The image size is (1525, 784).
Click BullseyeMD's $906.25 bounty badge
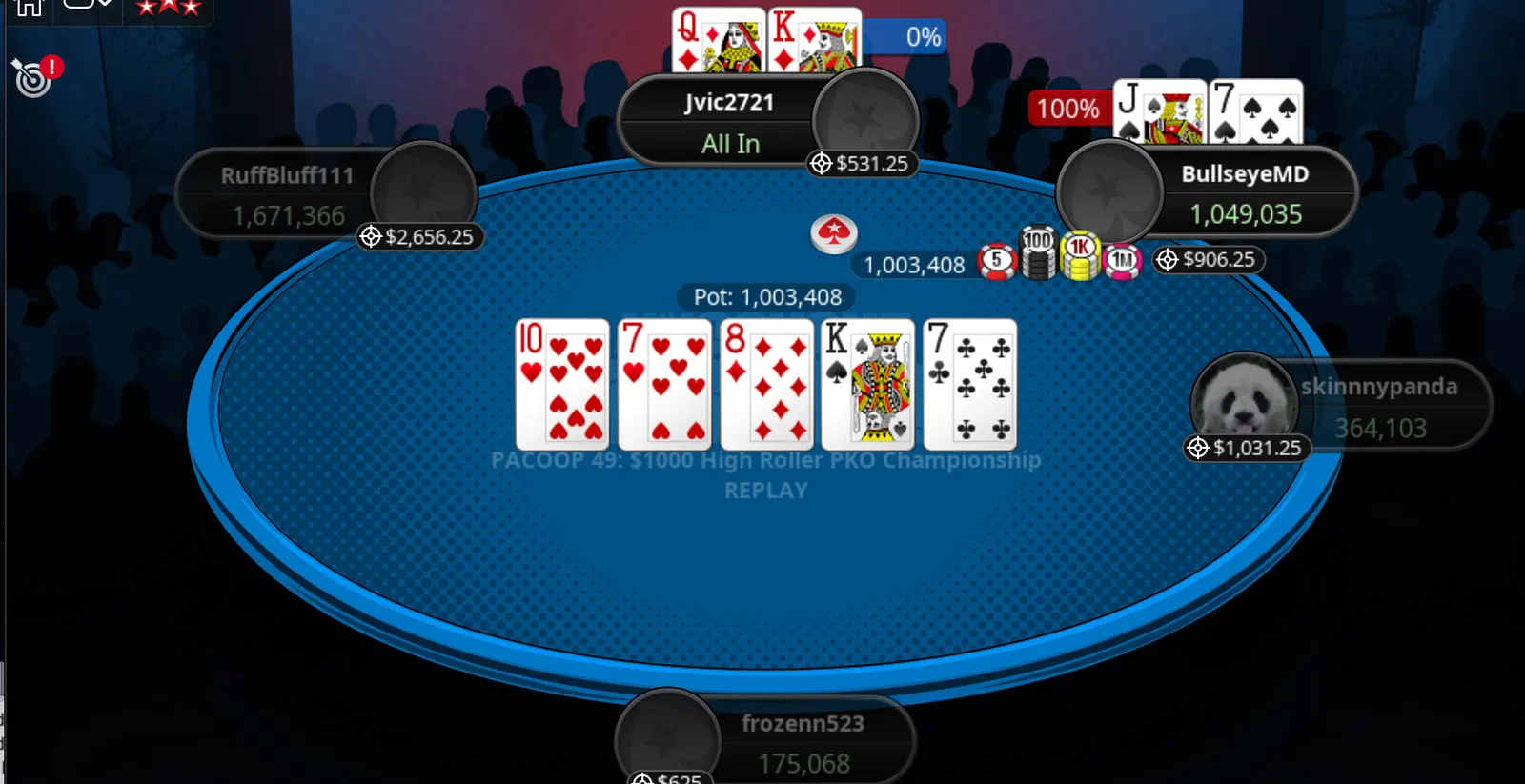pos(1208,260)
